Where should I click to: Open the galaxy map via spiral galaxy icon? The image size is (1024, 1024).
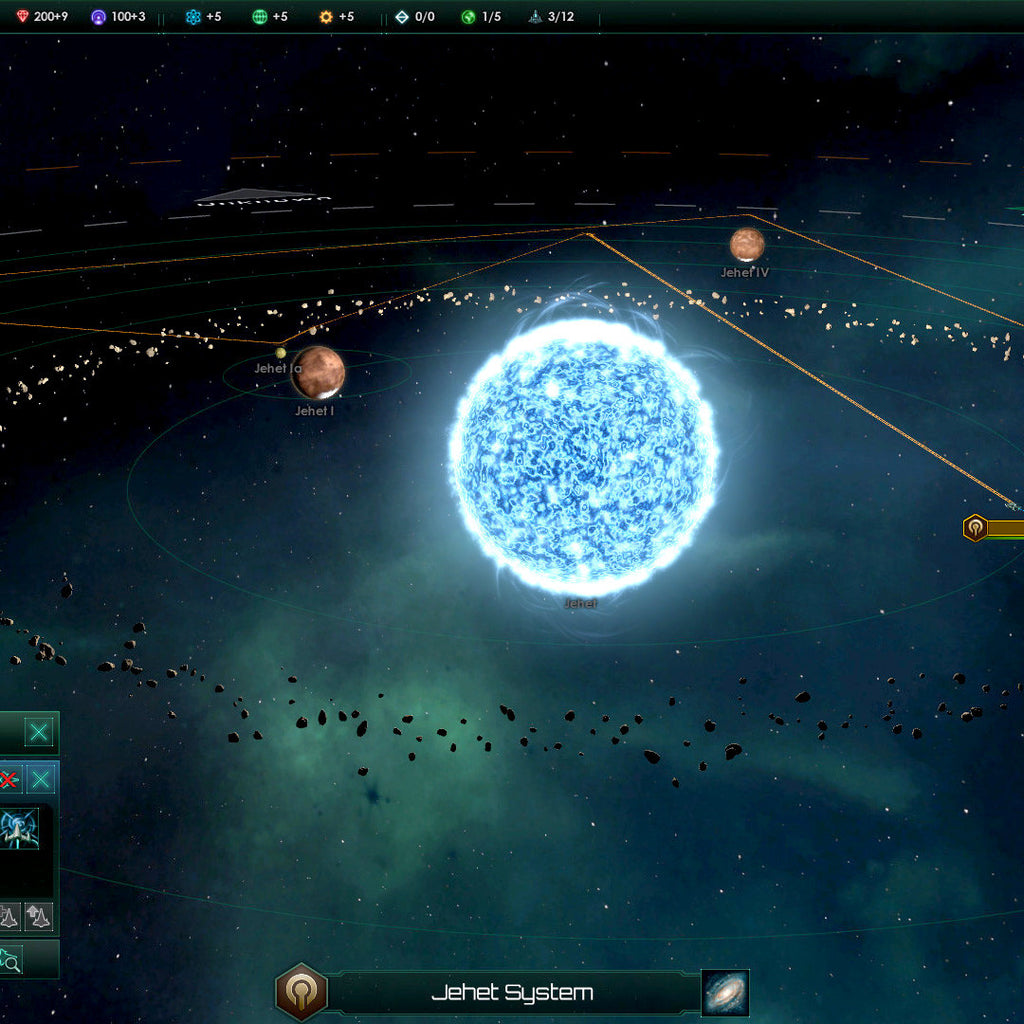pos(725,993)
